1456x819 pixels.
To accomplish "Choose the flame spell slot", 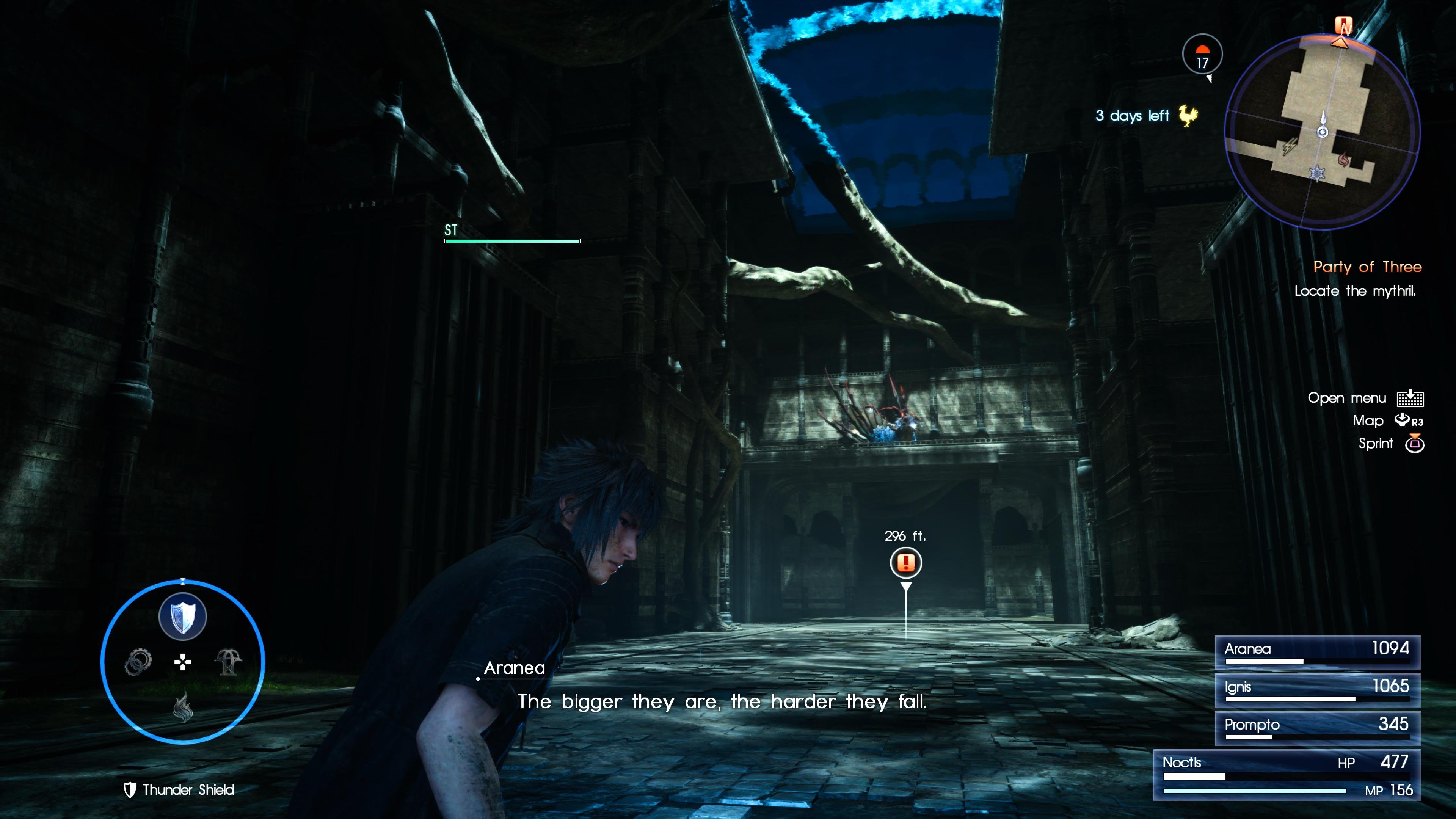I will (x=182, y=706).
